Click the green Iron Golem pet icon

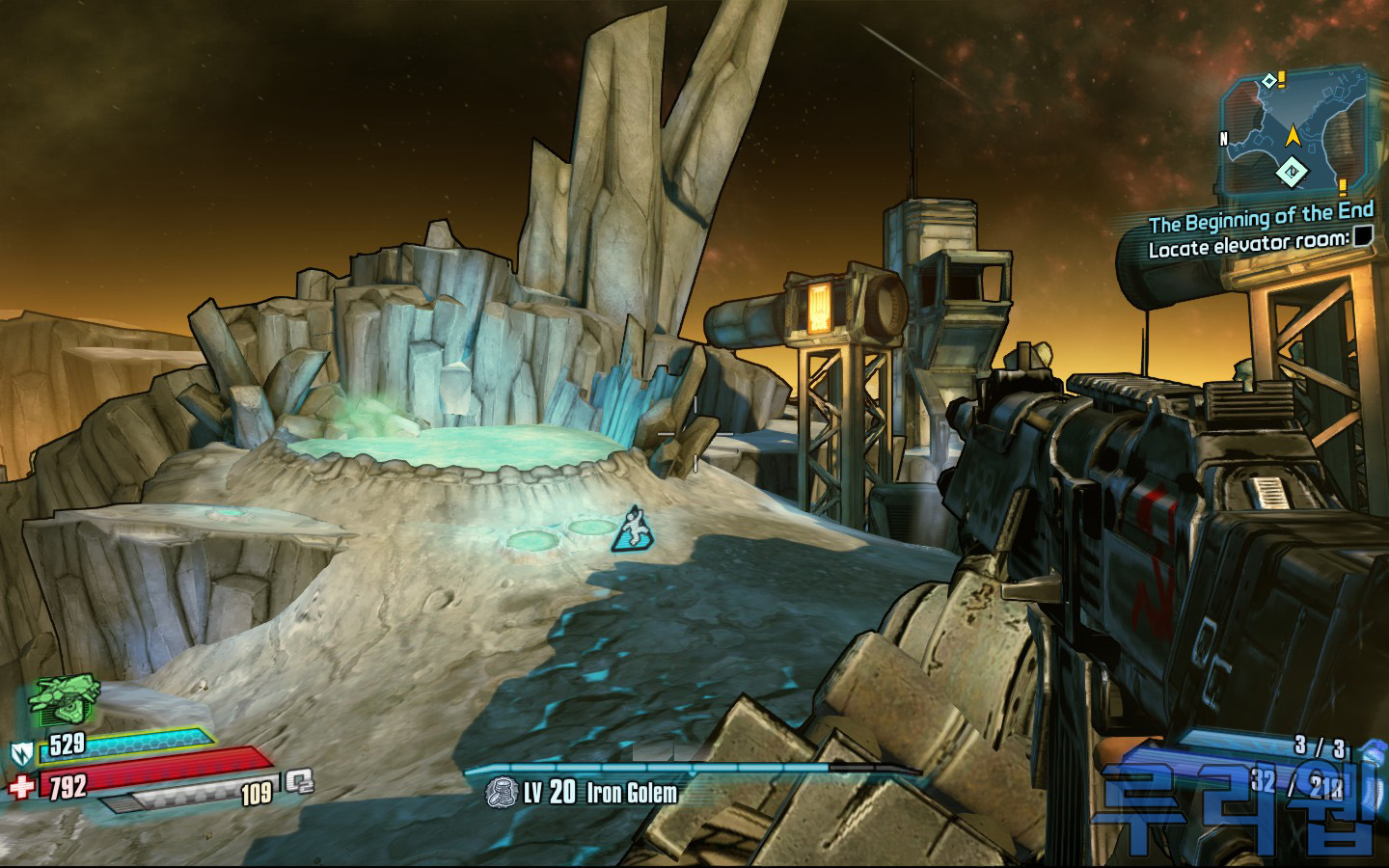pyautogui.click(x=64, y=702)
